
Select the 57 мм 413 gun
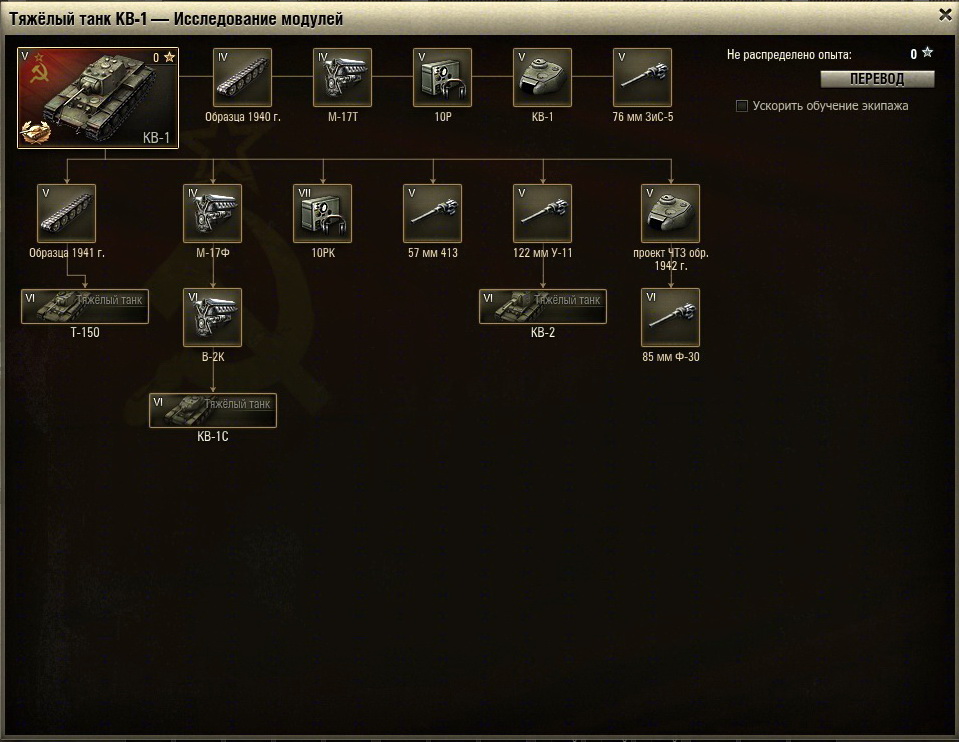(x=432, y=213)
